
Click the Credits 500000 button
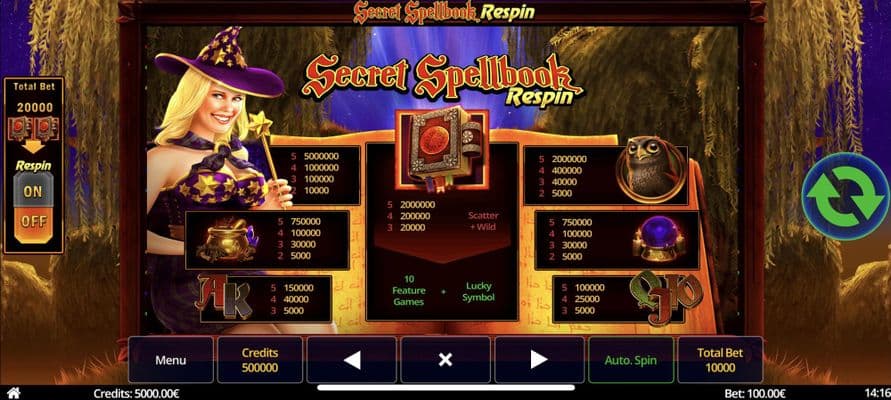point(260,360)
